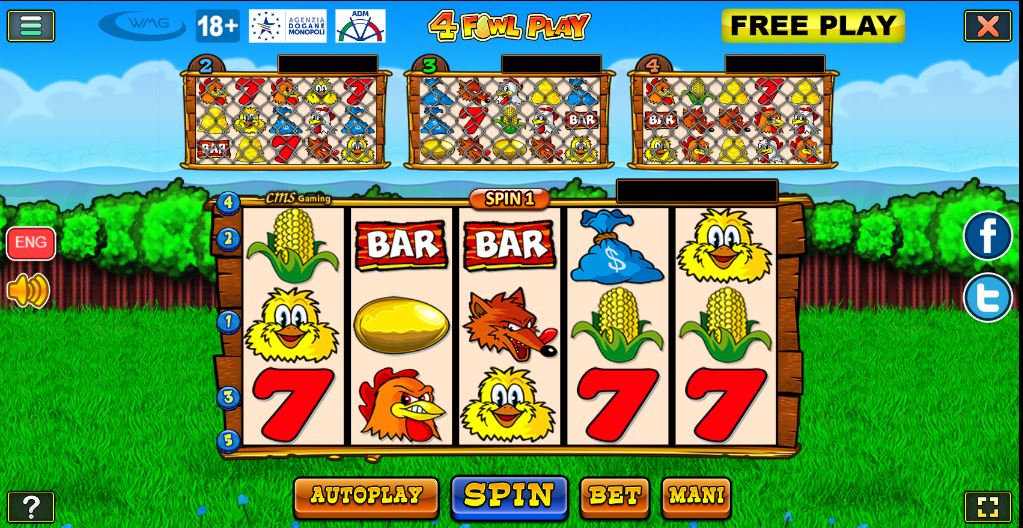Toggle the sound speaker icon
The width and height of the screenshot is (1023, 528).
tap(28, 291)
